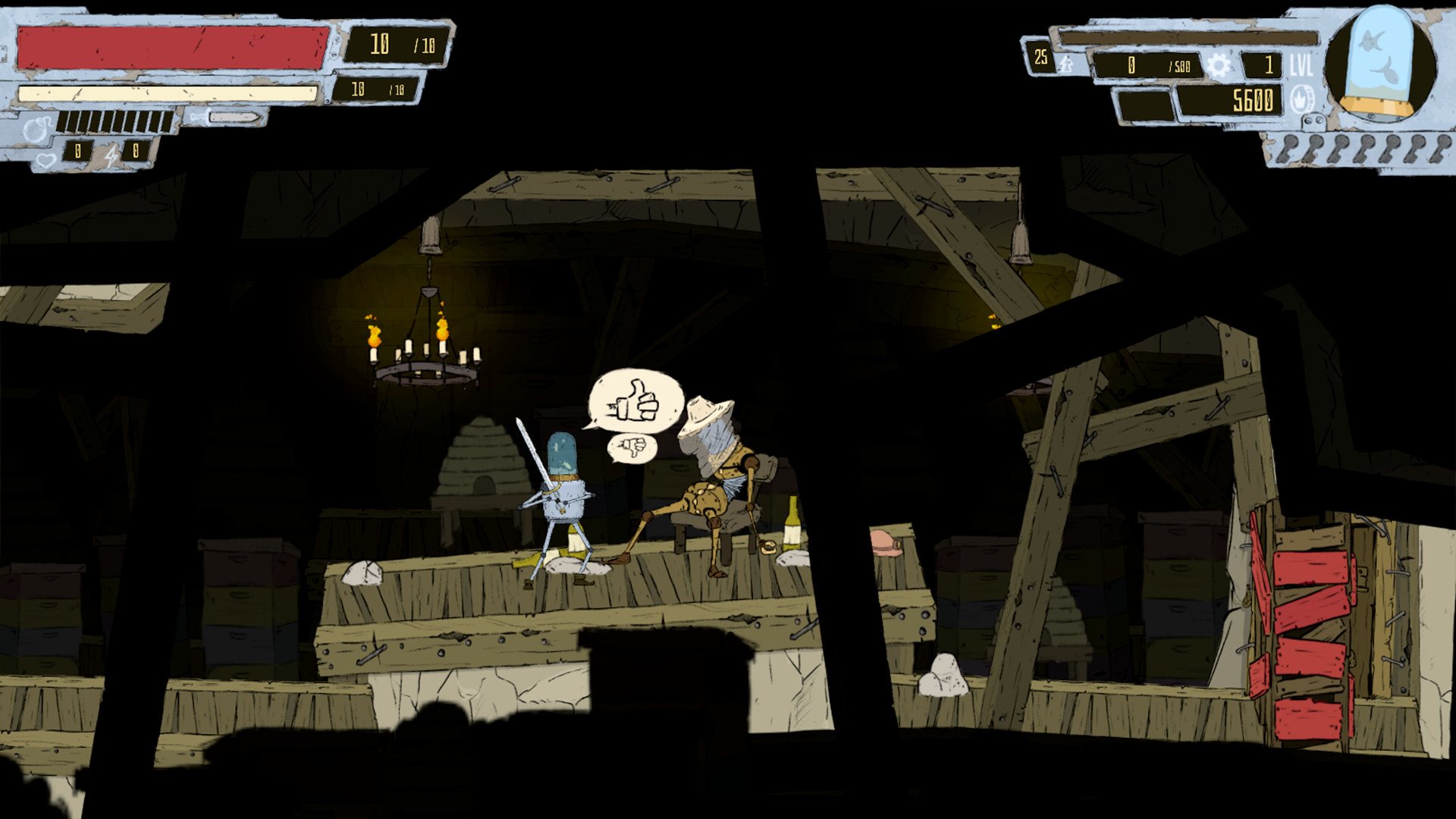Screen dimensions: 1456x819
Task: Click the gear icon next to the level display
Action: pyautogui.click(x=1219, y=66)
